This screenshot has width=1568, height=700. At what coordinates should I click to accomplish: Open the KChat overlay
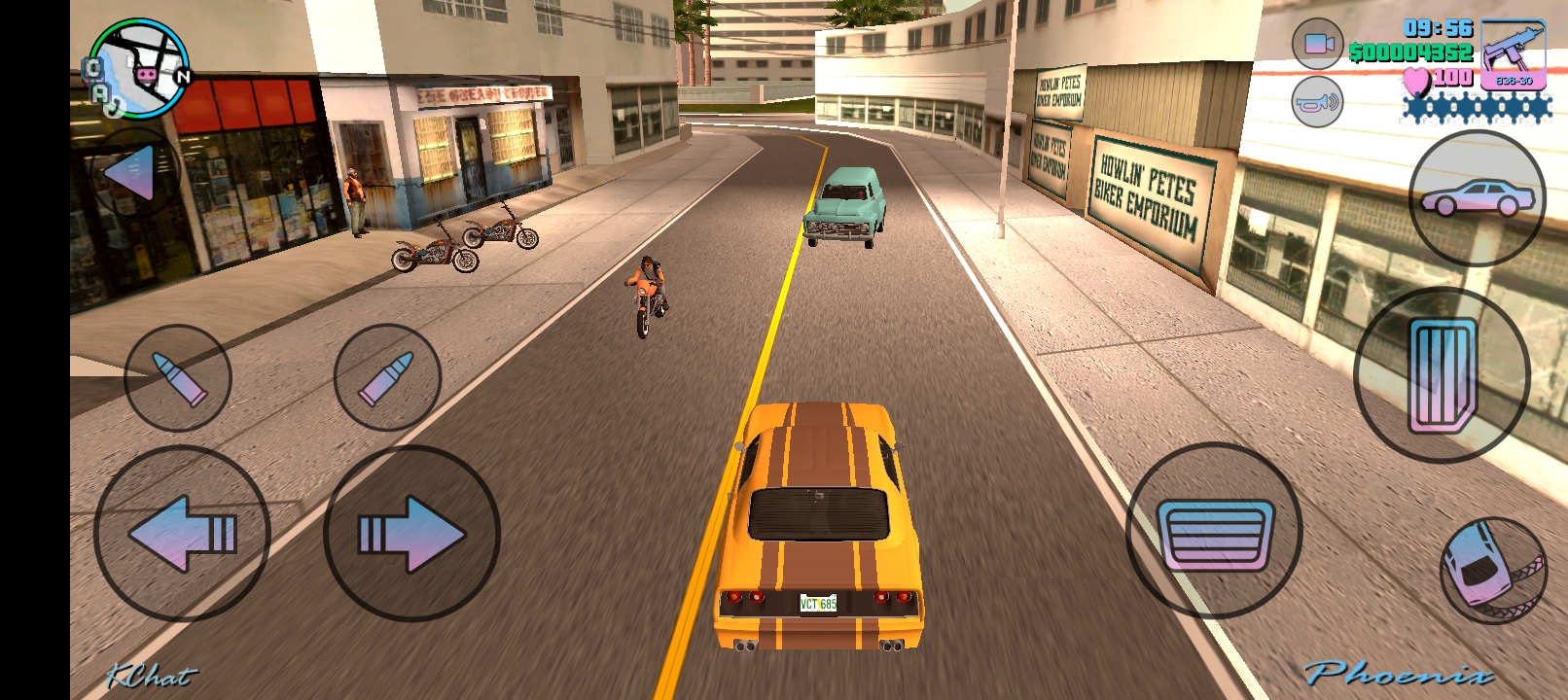[151, 675]
